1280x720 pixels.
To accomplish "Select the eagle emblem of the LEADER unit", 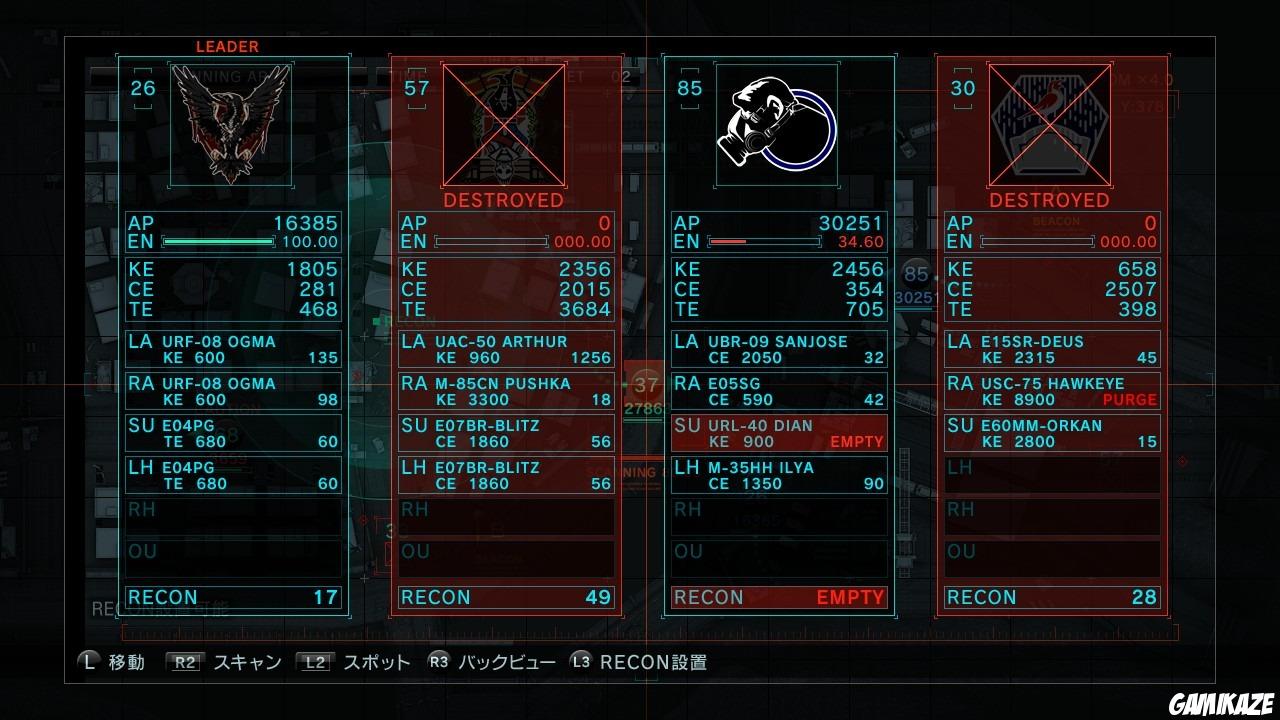I will coord(232,125).
